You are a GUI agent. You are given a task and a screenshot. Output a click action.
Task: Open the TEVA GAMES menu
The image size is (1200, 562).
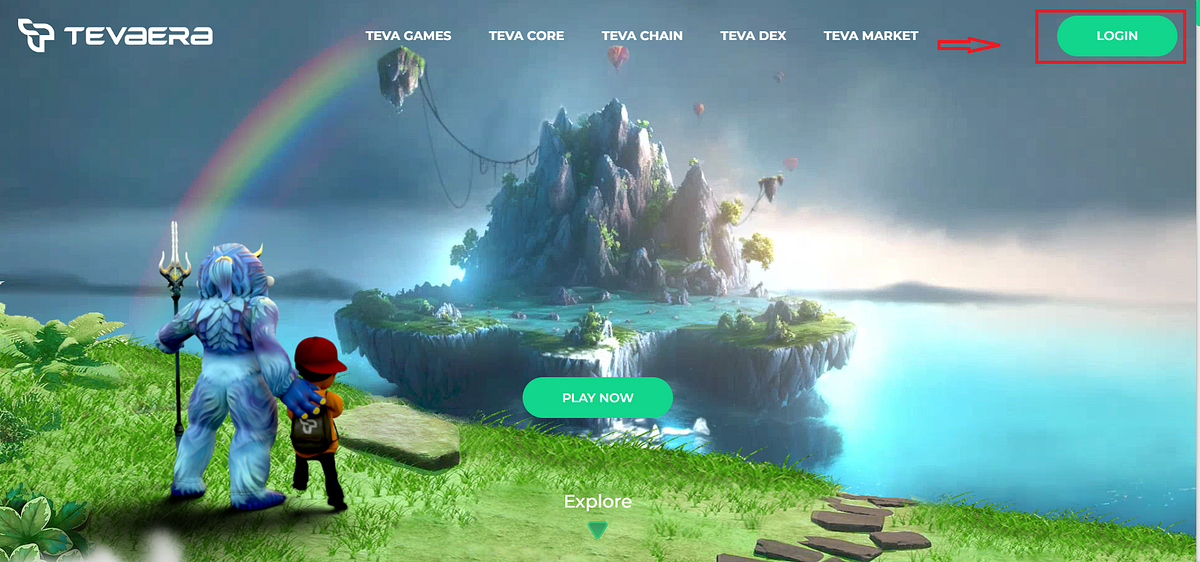tap(408, 36)
